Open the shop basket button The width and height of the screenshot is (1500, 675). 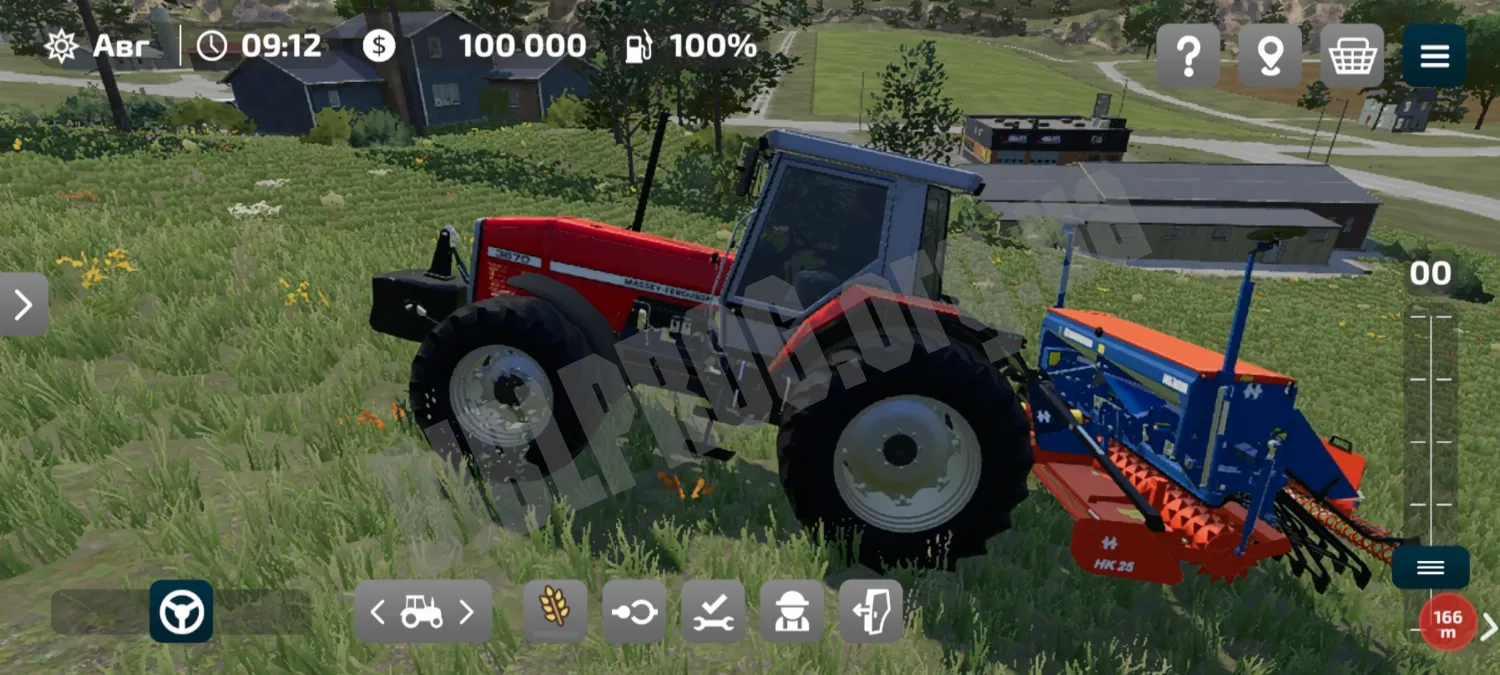1352,56
